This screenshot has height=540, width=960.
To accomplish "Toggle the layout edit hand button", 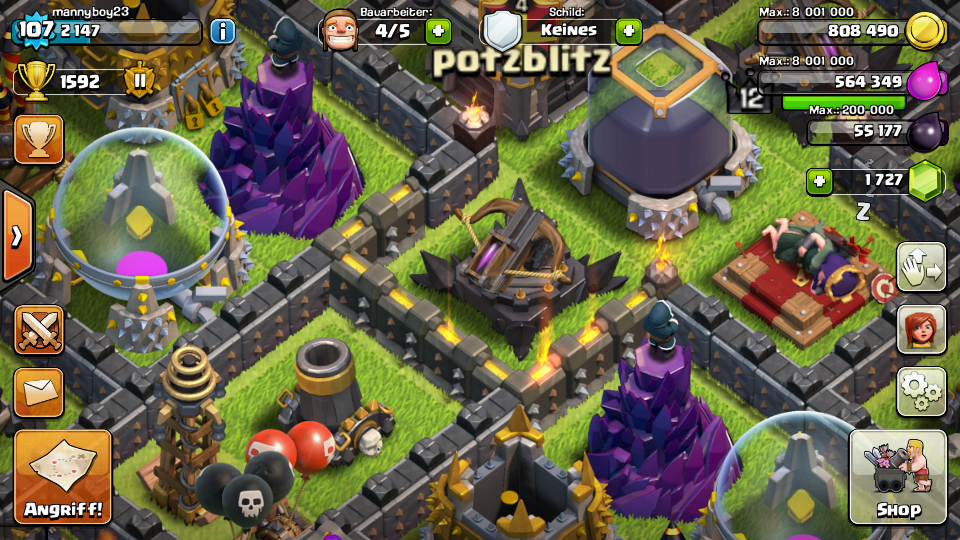I will tap(921, 267).
